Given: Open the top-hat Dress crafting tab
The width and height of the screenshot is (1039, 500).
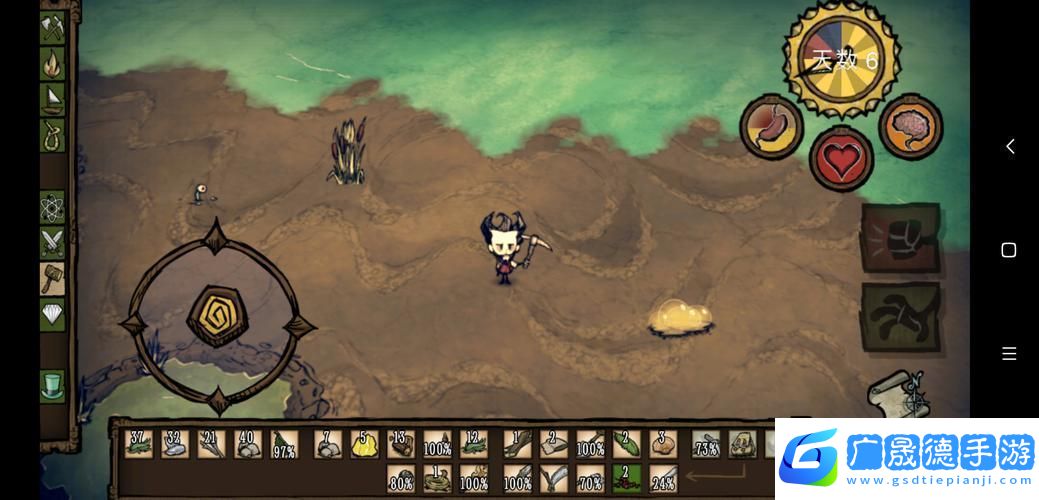Looking at the screenshot, I should tap(52, 386).
